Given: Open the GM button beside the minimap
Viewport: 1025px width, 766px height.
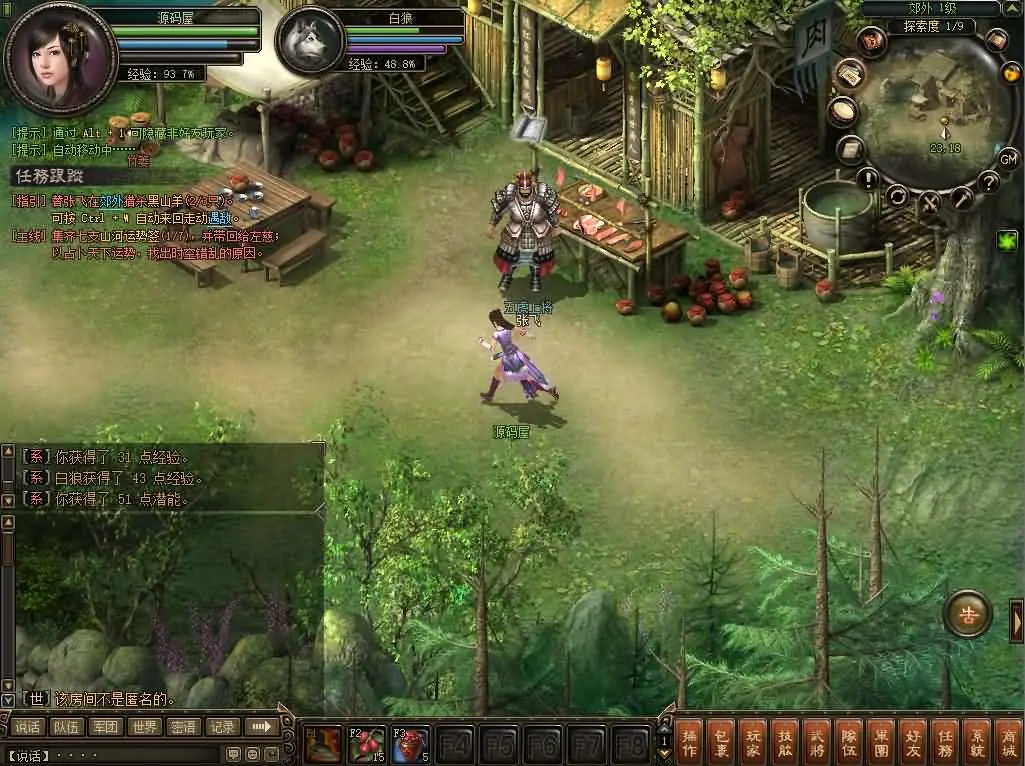Looking at the screenshot, I should click(1008, 158).
